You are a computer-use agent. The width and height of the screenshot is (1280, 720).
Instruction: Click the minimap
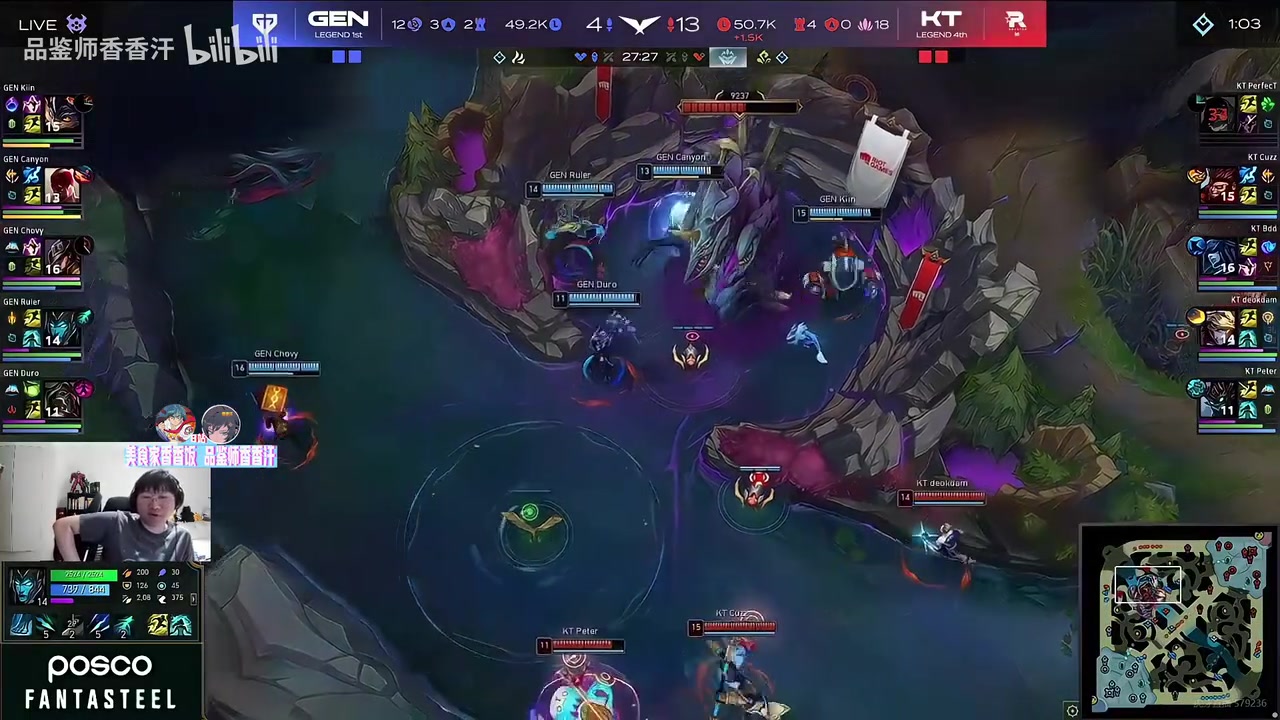coord(1180,622)
